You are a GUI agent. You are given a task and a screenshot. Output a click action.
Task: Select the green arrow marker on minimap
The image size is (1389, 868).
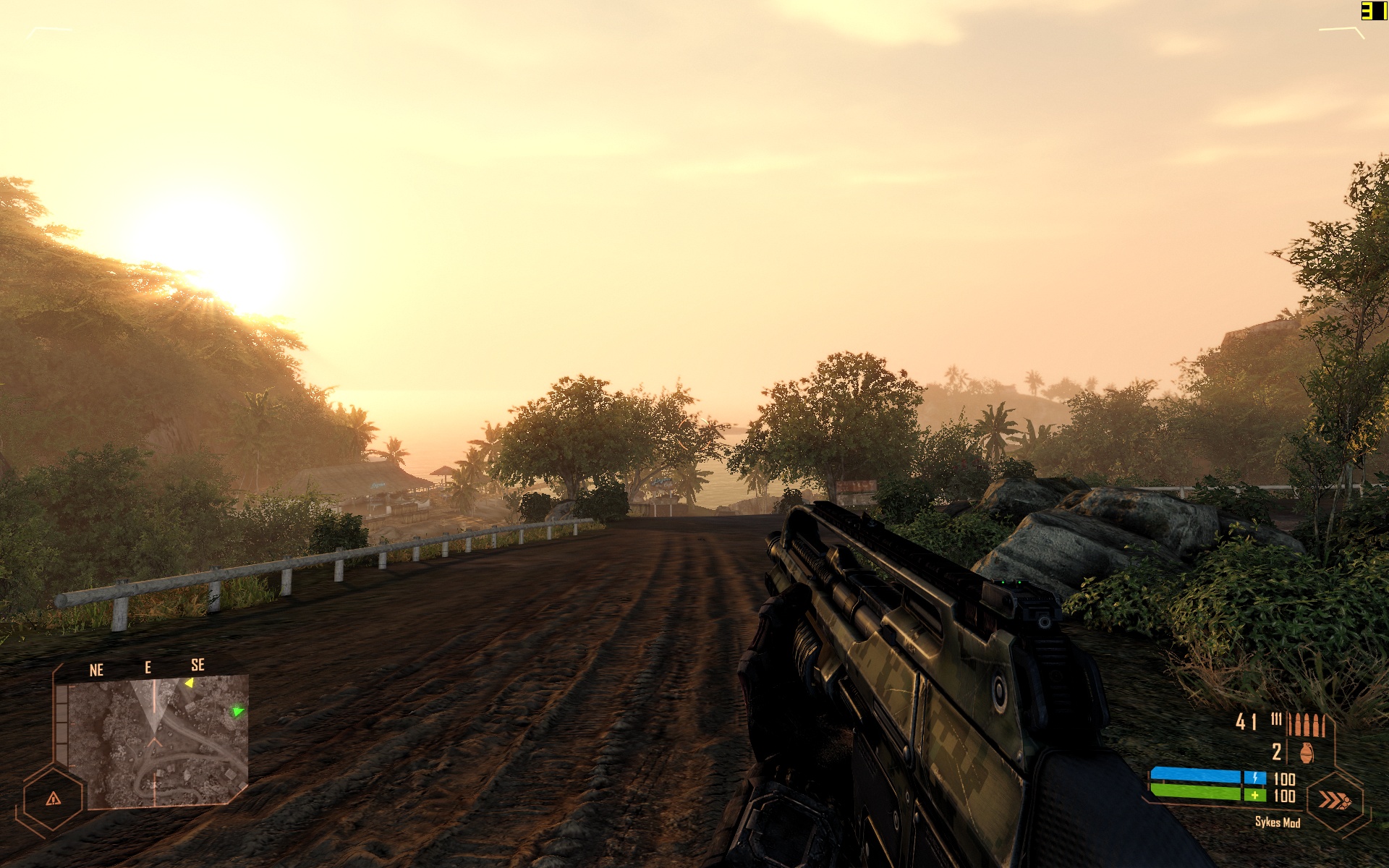[x=237, y=712]
